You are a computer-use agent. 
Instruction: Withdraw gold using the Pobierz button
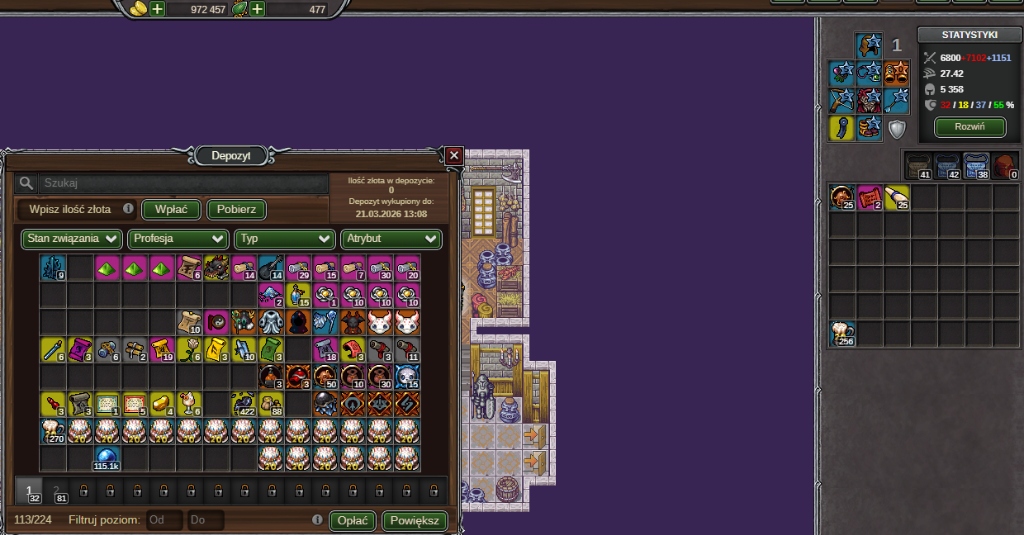(x=236, y=209)
